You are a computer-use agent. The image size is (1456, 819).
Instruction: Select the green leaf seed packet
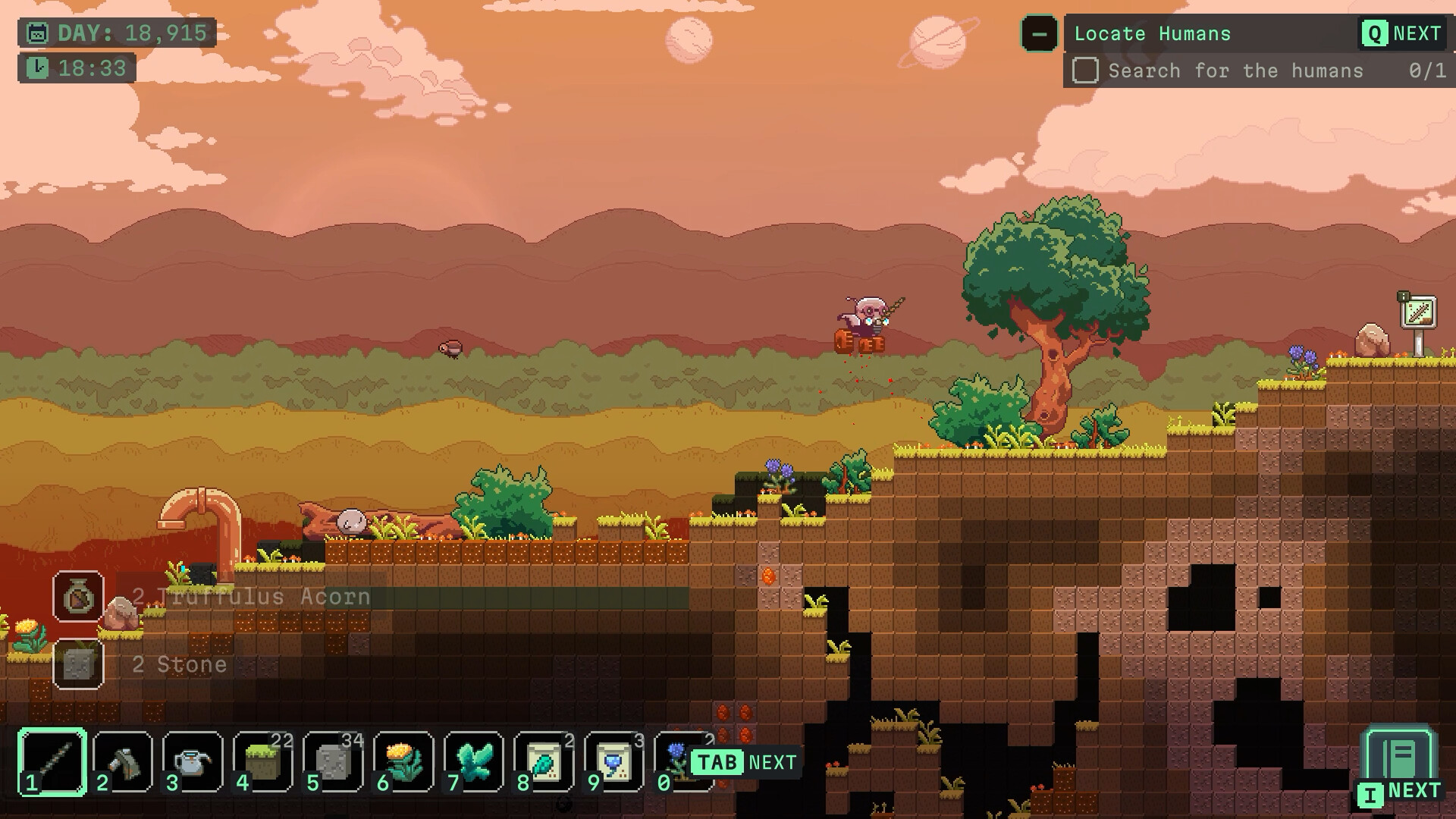click(544, 761)
